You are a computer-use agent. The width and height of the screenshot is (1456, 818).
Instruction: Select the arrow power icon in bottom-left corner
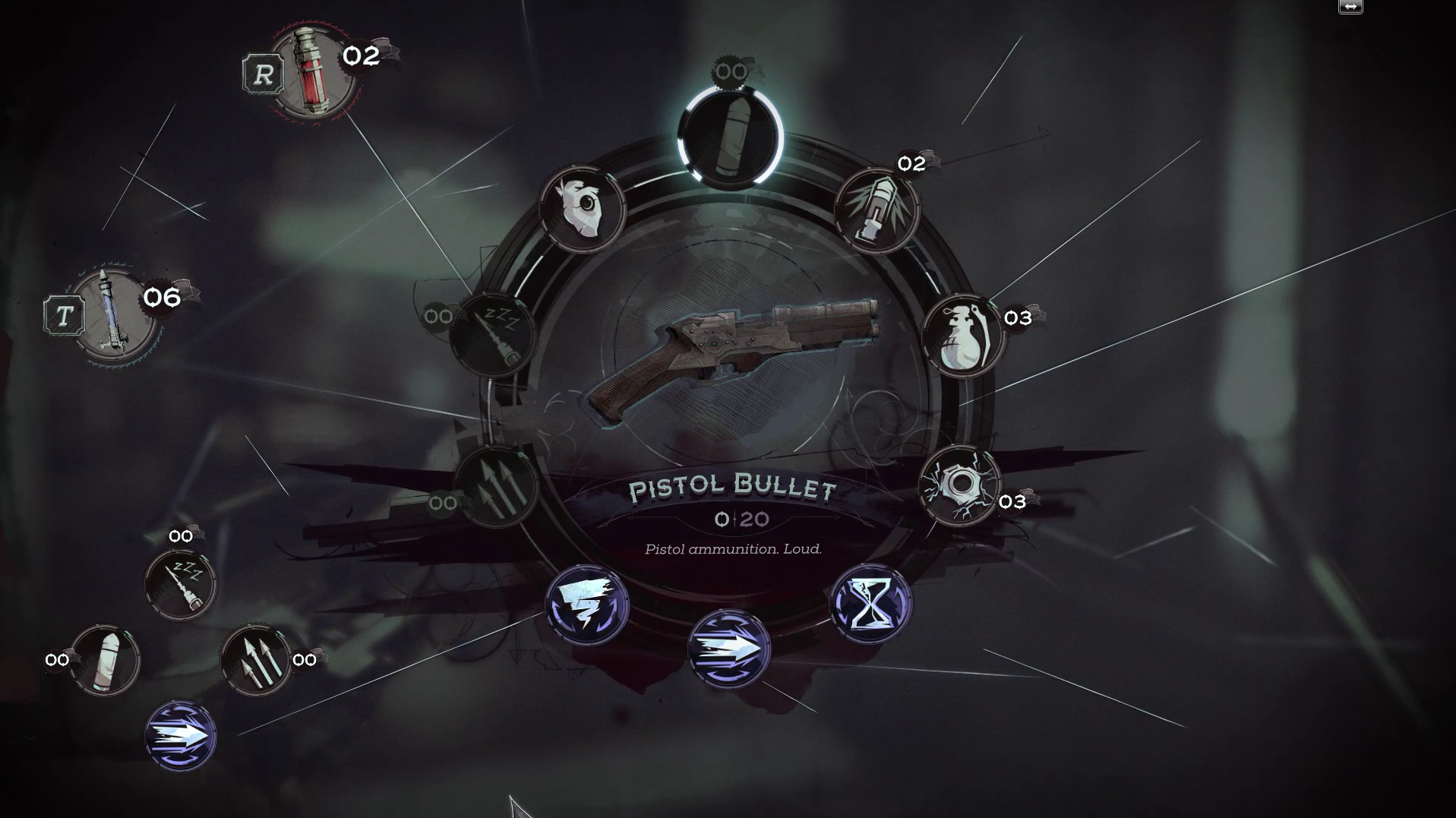[x=182, y=735]
